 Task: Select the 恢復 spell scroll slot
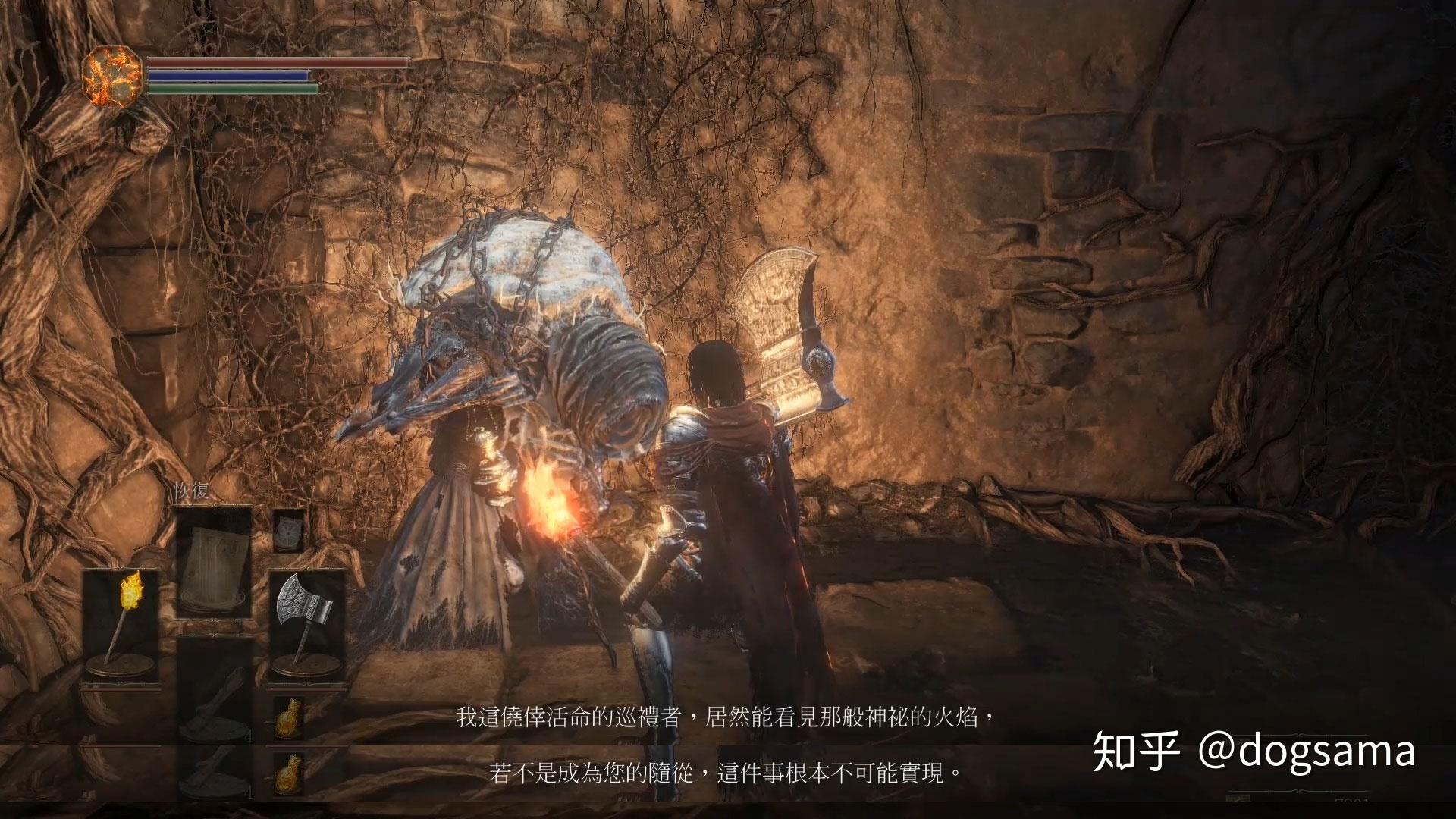tap(214, 562)
